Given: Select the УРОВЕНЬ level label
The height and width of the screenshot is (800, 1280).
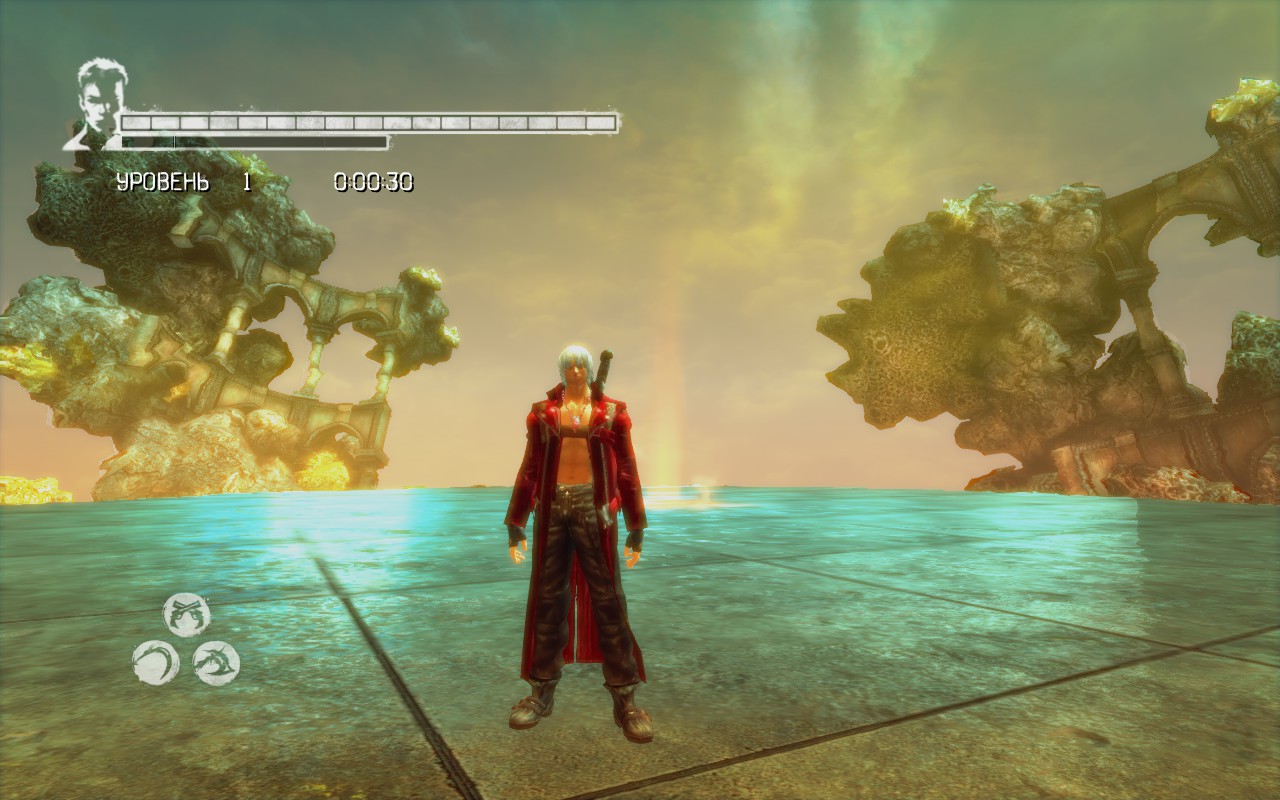Looking at the screenshot, I should 161,181.
